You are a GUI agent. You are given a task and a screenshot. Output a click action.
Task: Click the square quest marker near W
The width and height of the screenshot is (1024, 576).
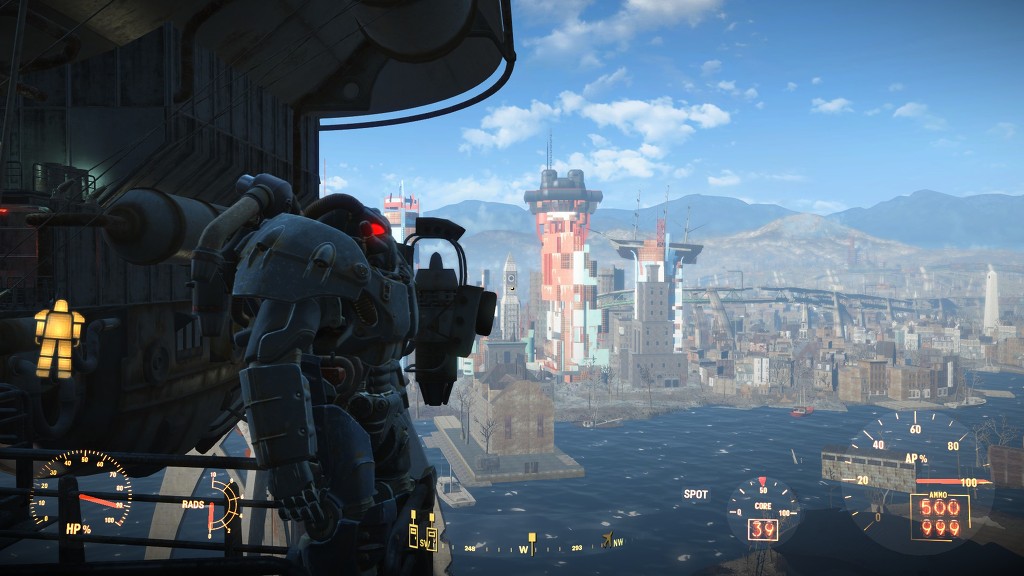pyautogui.click(x=532, y=538)
